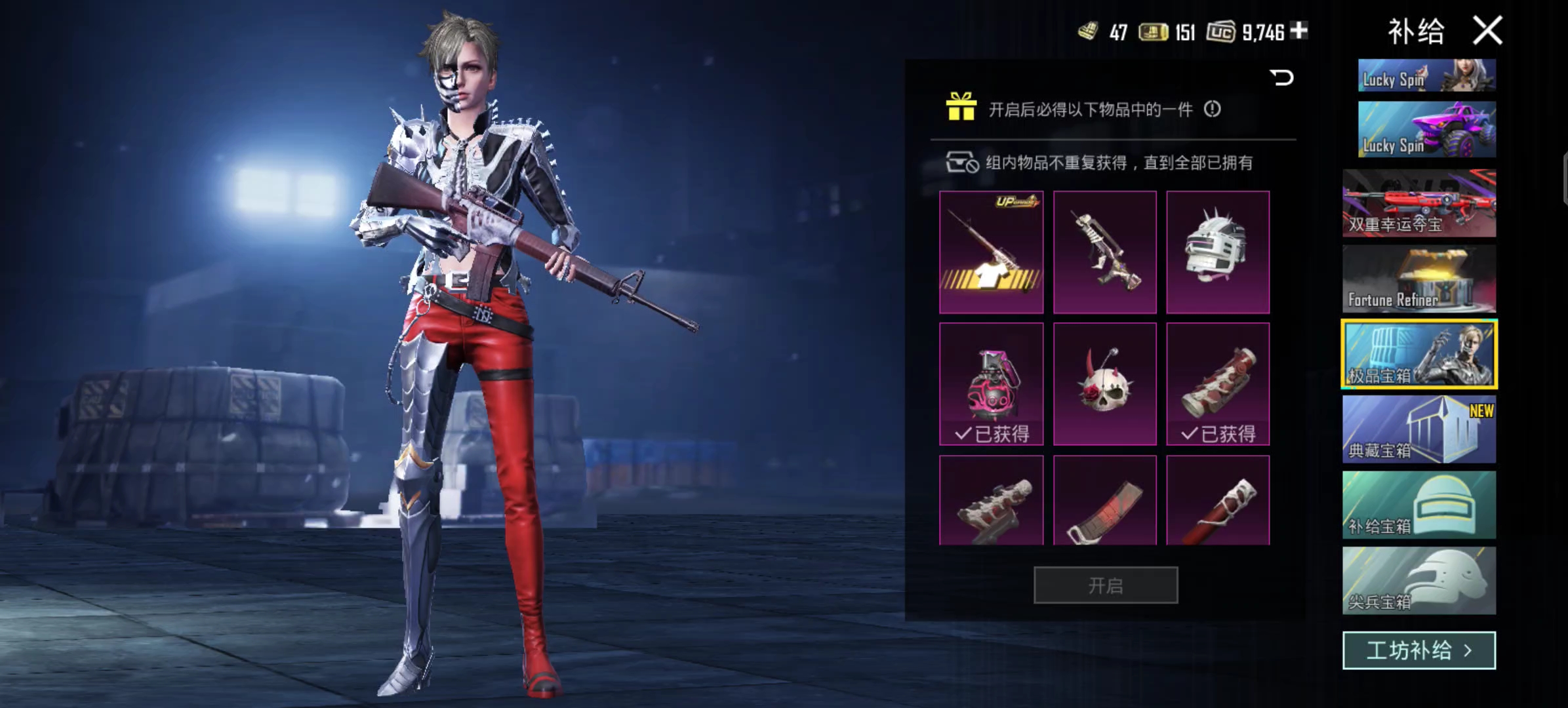Go back using the return arrow
The image size is (1568, 708).
1281,78
